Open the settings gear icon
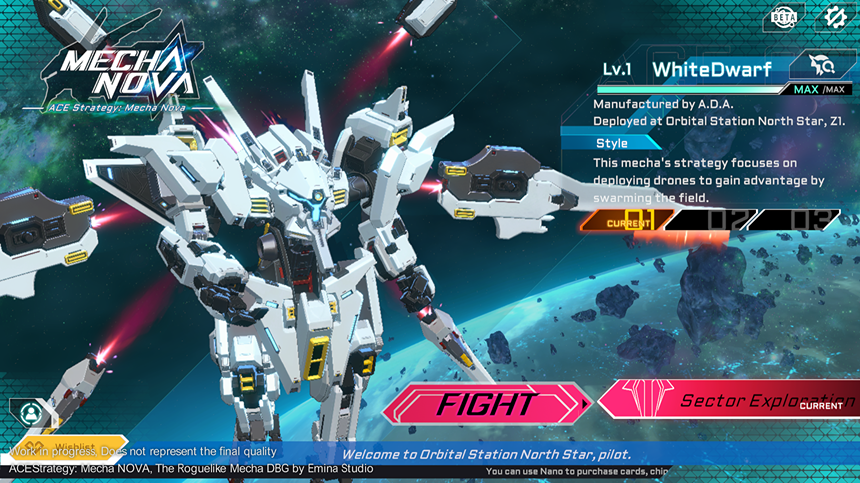 (x=834, y=17)
